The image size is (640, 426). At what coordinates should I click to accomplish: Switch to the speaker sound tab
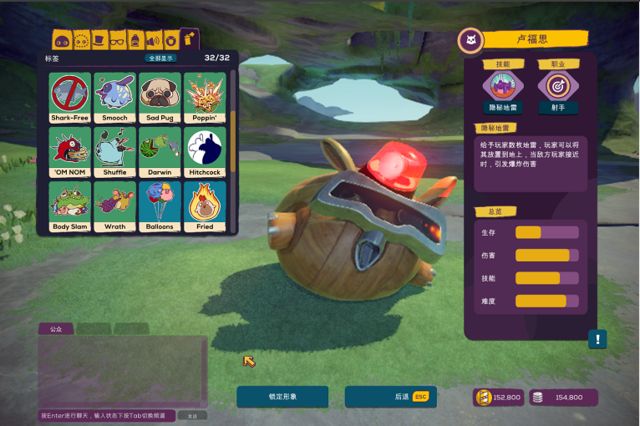point(153,41)
